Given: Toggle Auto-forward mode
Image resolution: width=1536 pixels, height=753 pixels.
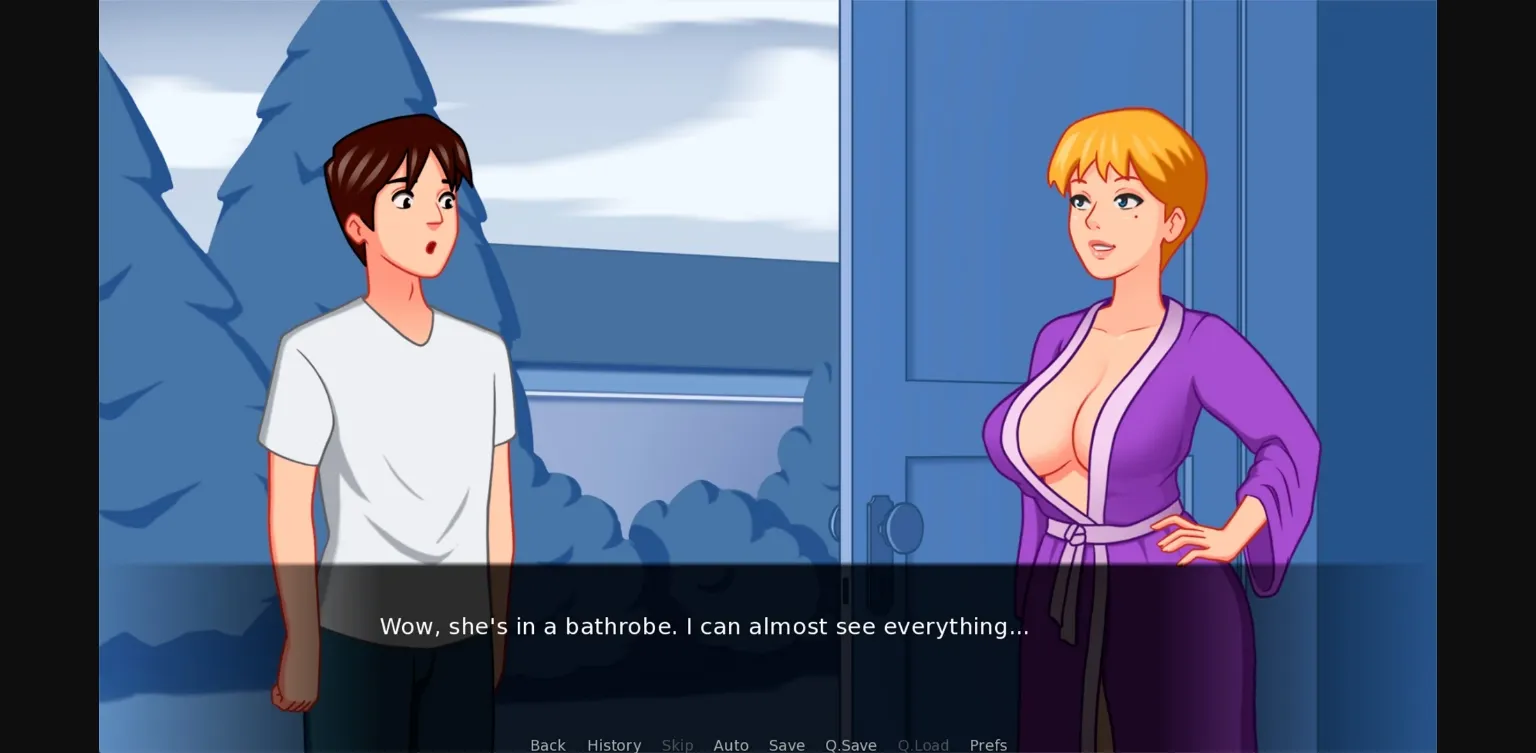Looking at the screenshot, I should point(731,745).
